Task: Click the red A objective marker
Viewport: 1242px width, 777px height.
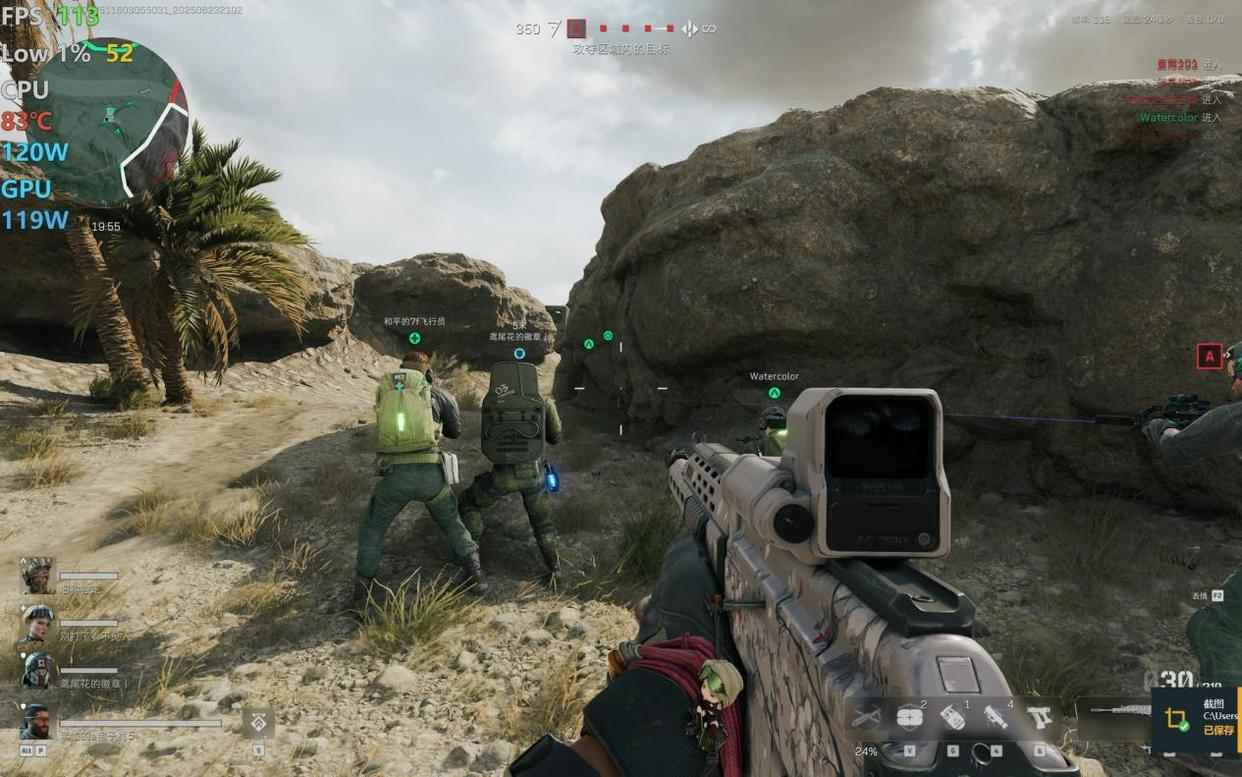Action: point(1209,356)
